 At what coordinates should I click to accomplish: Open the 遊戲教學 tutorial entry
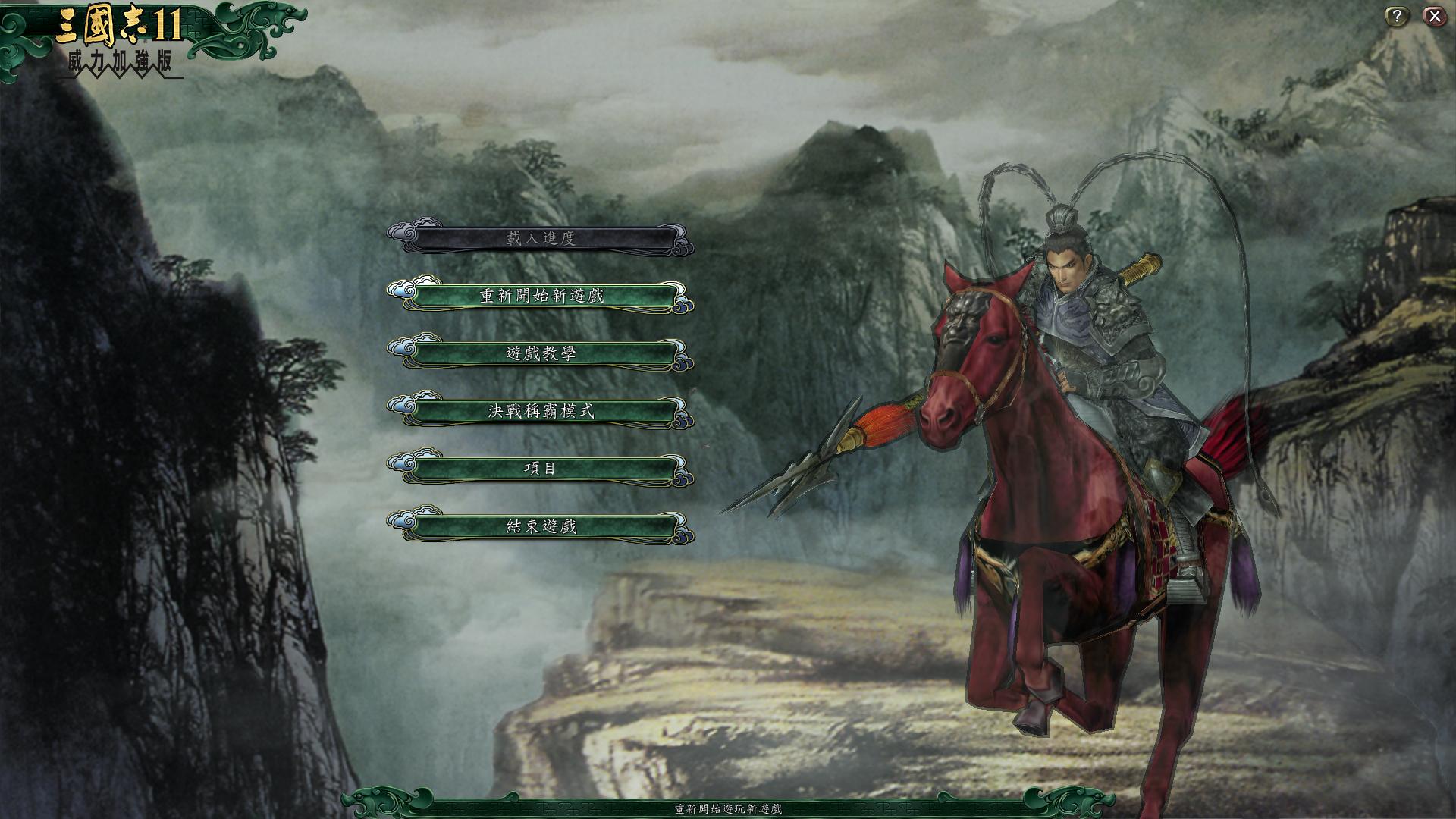542,354
